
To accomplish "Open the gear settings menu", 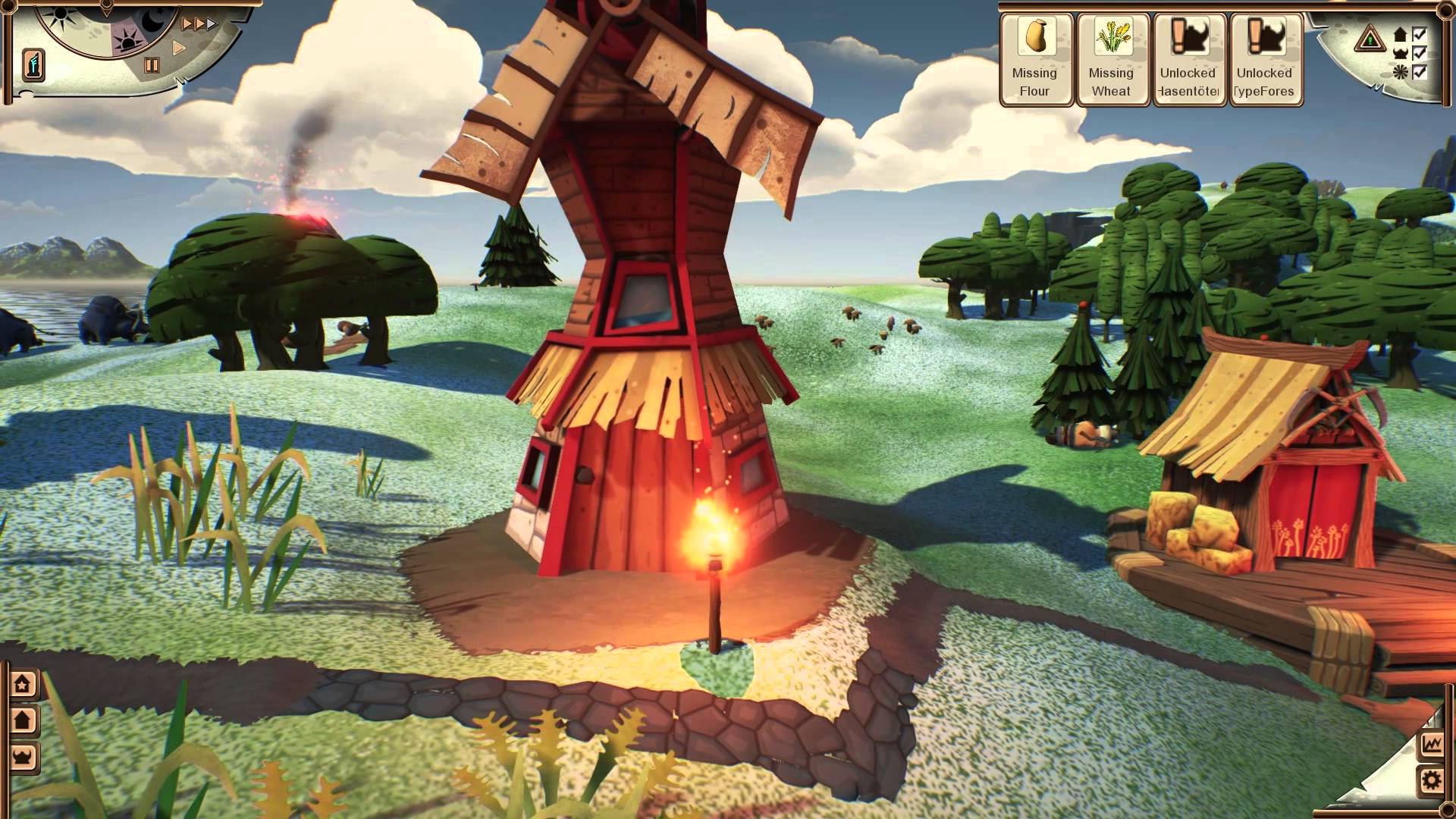I will (x=1432, y=780).
